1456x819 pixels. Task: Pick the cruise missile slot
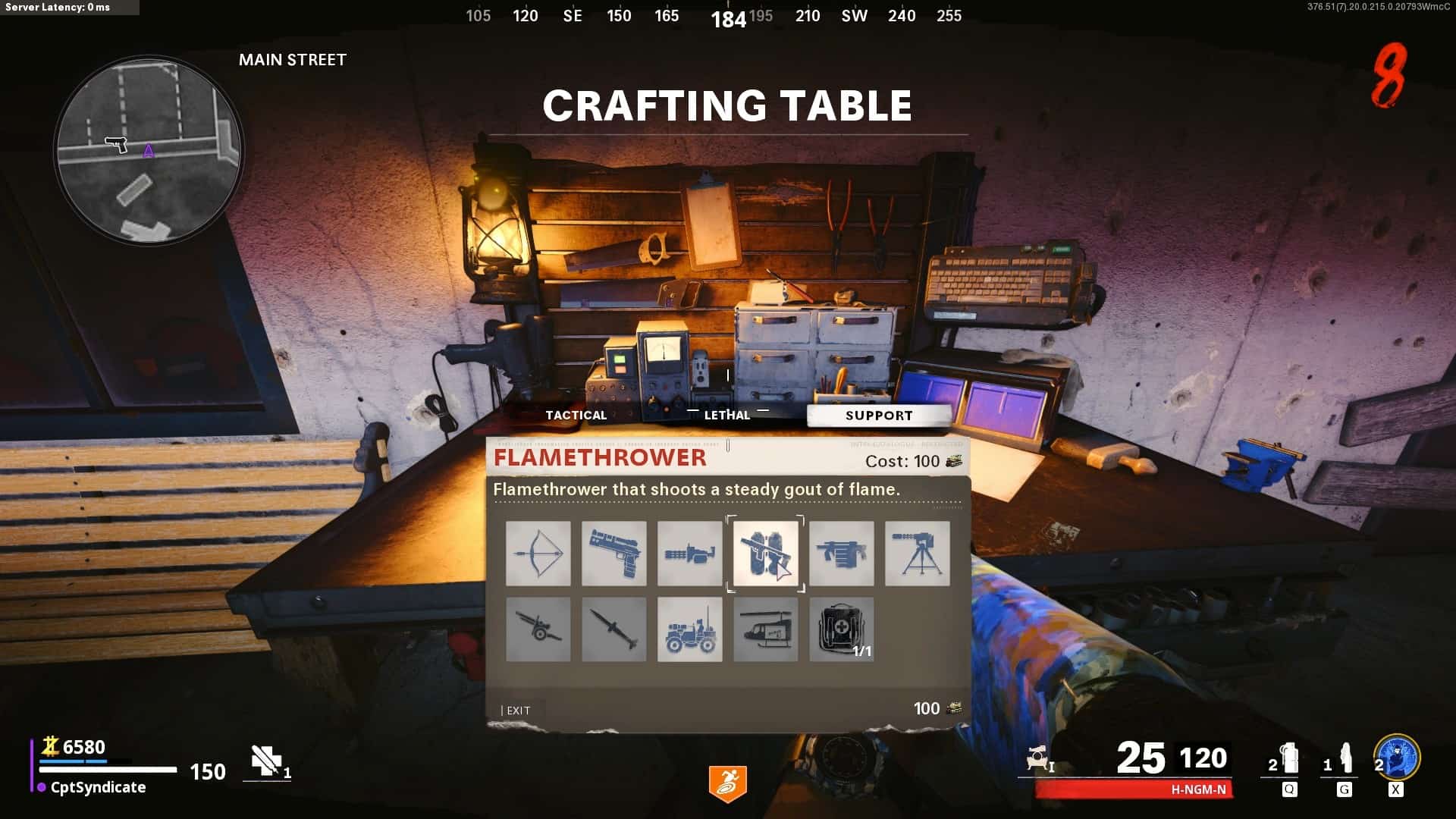pyautogui.click(x=614, y=629)
